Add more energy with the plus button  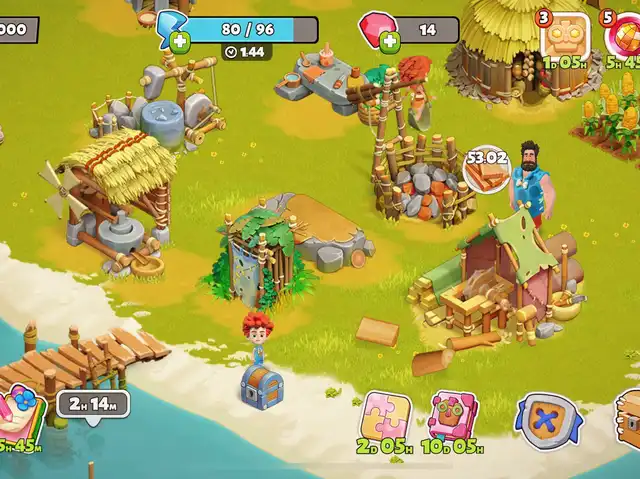coord(180,42)
